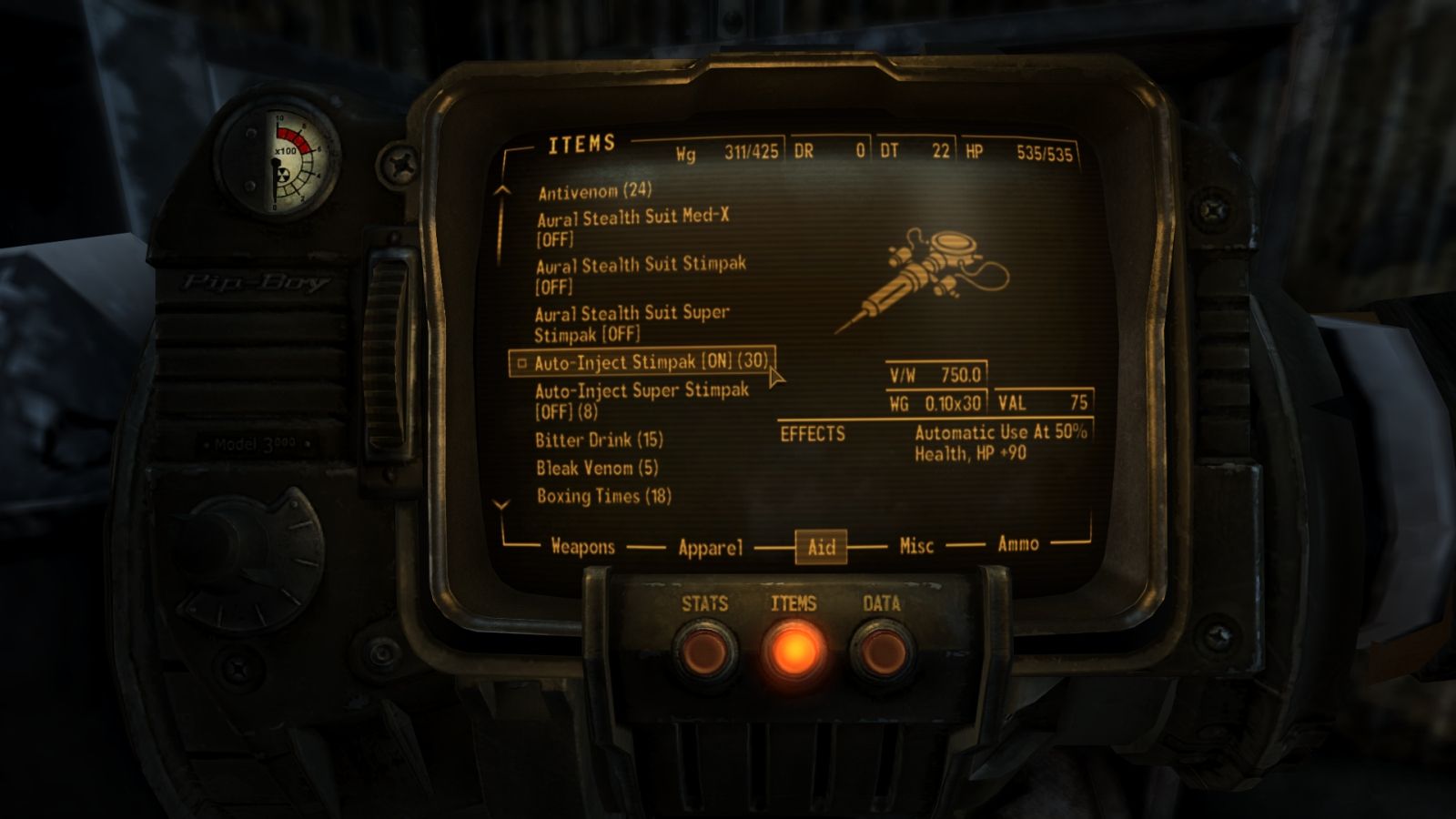1456x819 pixels.
Task: Select the Apparel category
Action: point(711,547)
